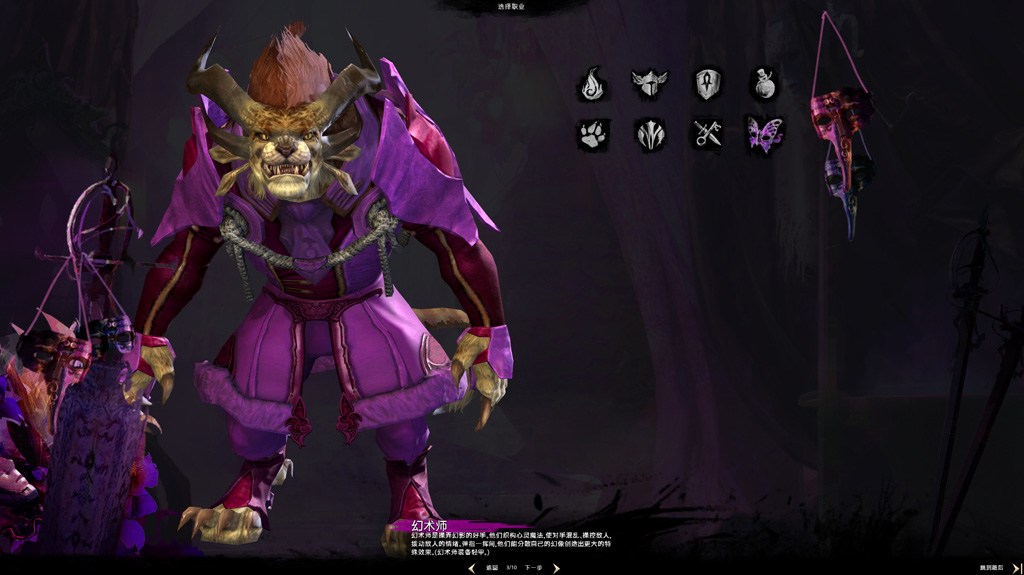This screenshot has width=1024, height=575.
Task: Pick the shield Guardian profession icon
Action: tap(708, 84)
